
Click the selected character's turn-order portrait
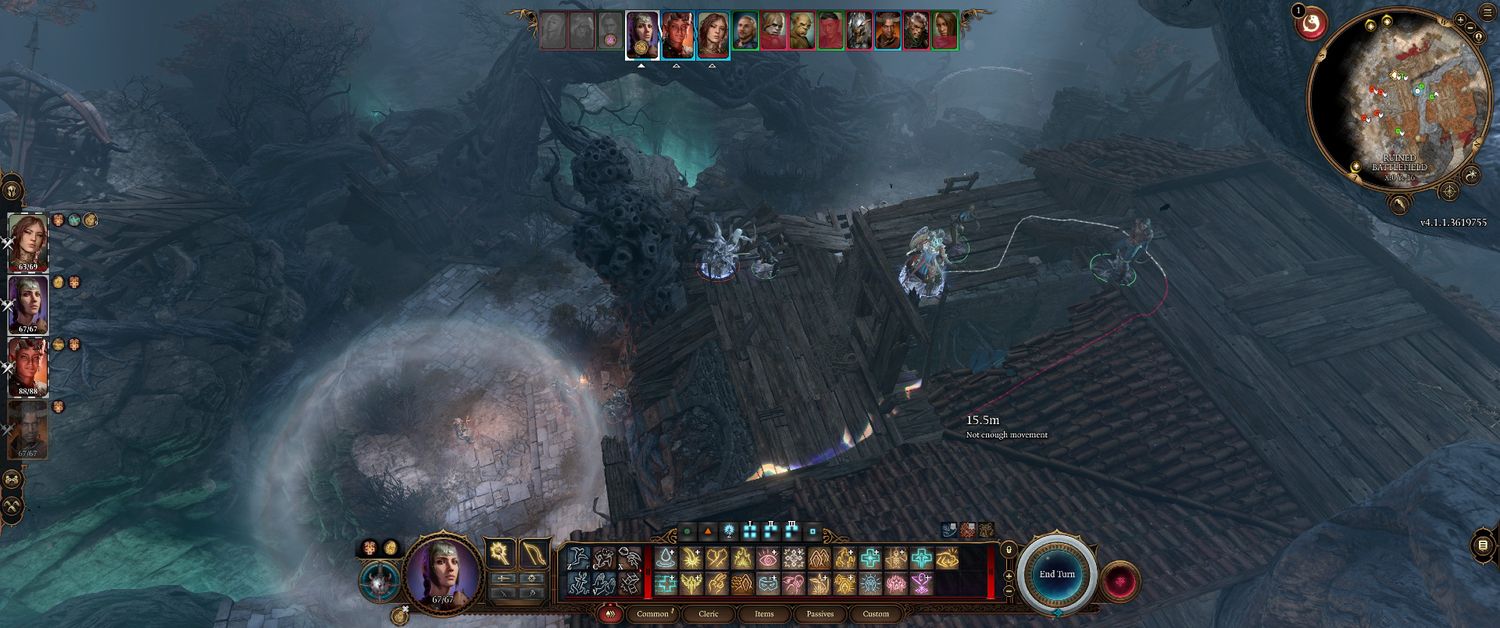click(642, 34)
